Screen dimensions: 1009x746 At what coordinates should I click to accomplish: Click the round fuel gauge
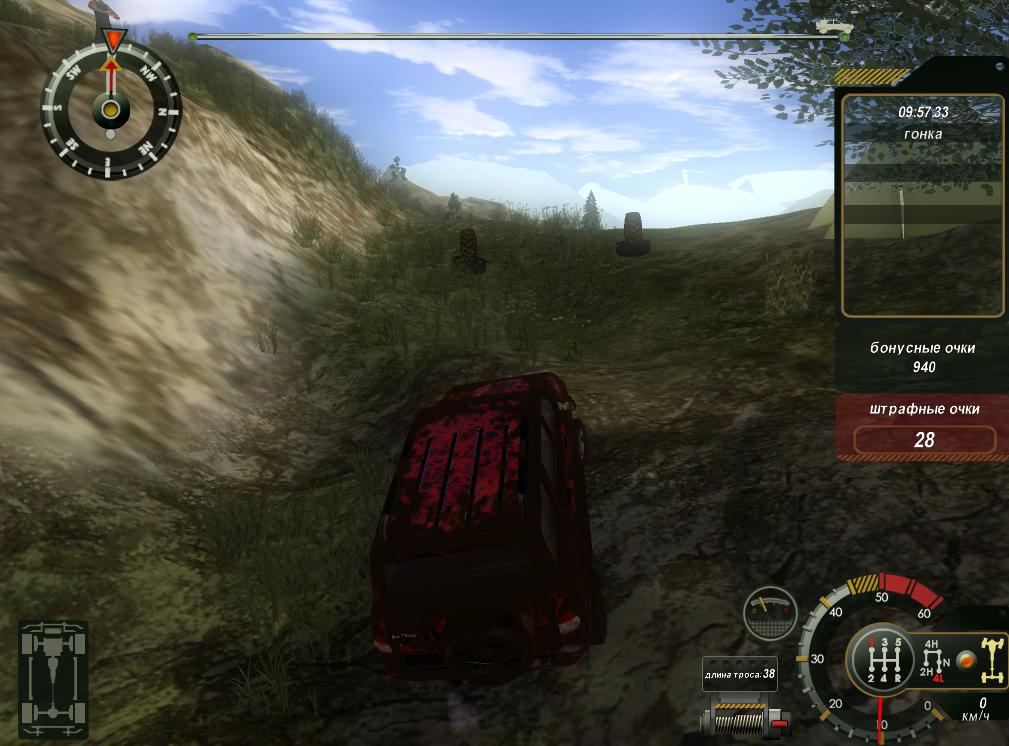coord(770,613)
